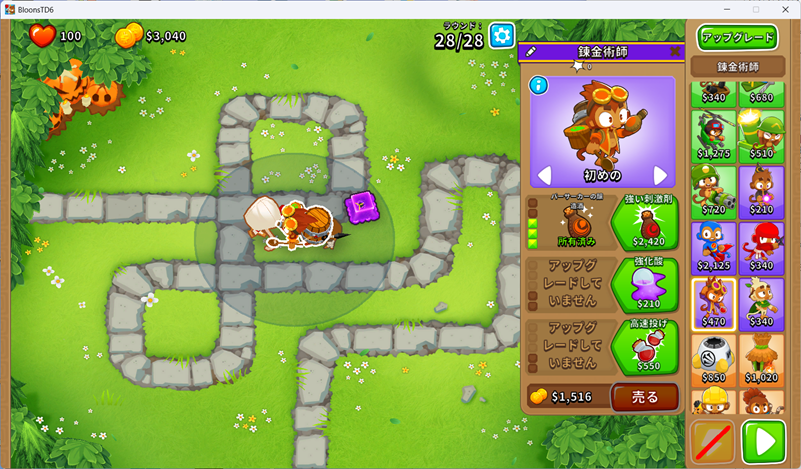This screenshot has height=469, width=801.
Task: Click the green アップグレード button
Action: [738, 38]
